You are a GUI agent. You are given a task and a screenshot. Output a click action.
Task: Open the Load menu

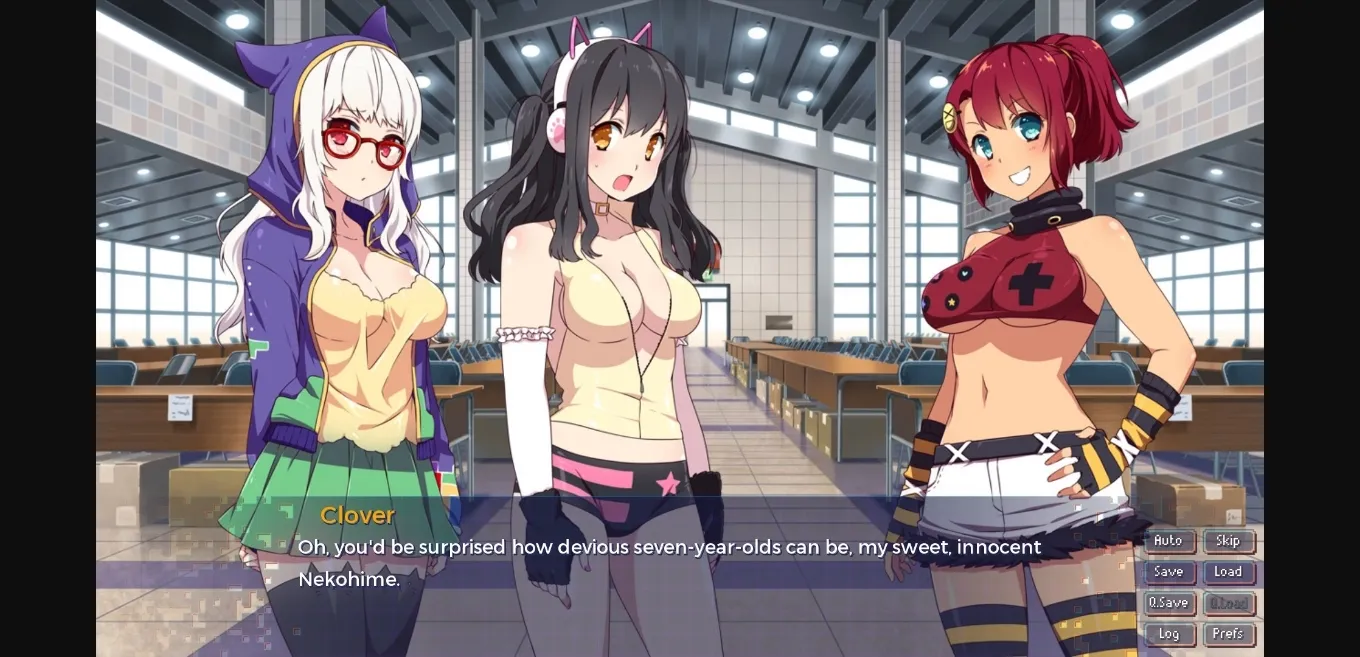pyautogui.click(x=1228, y=572)
